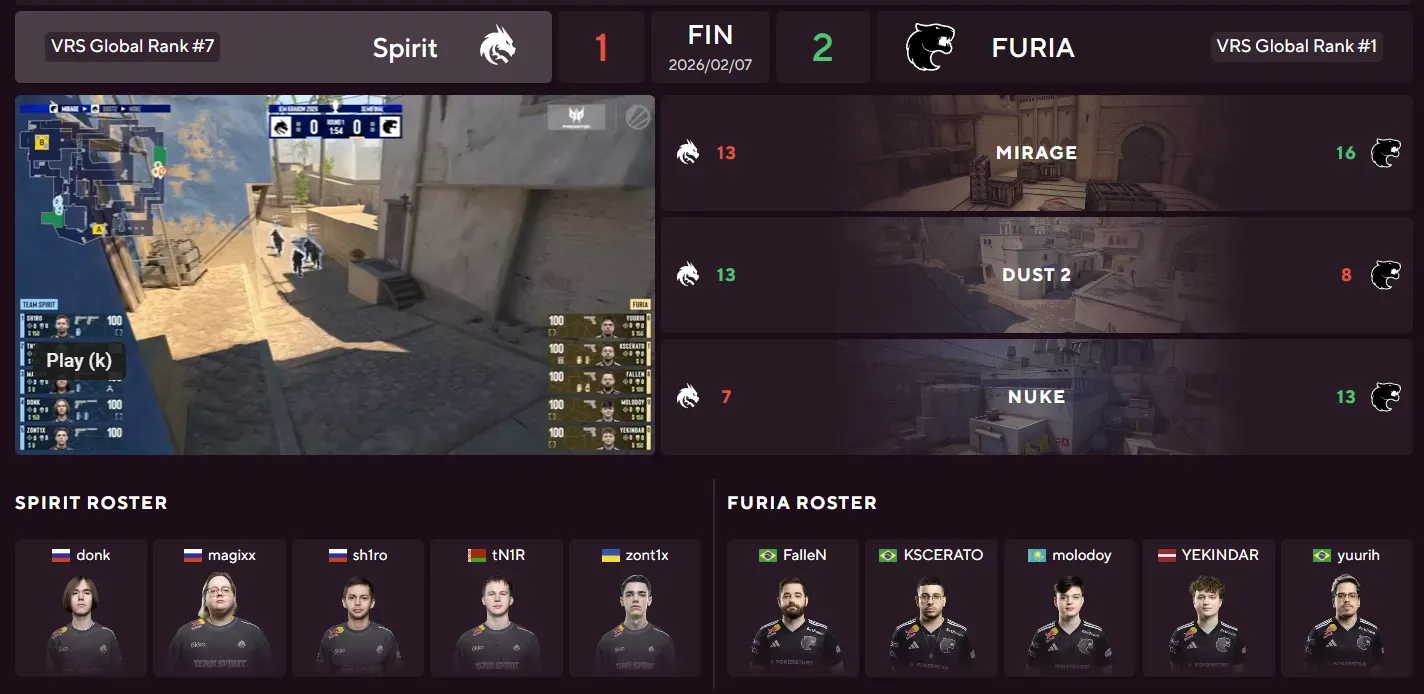
Task: Click the VRS Global Rank #7 badge
Action: (131, 47)
